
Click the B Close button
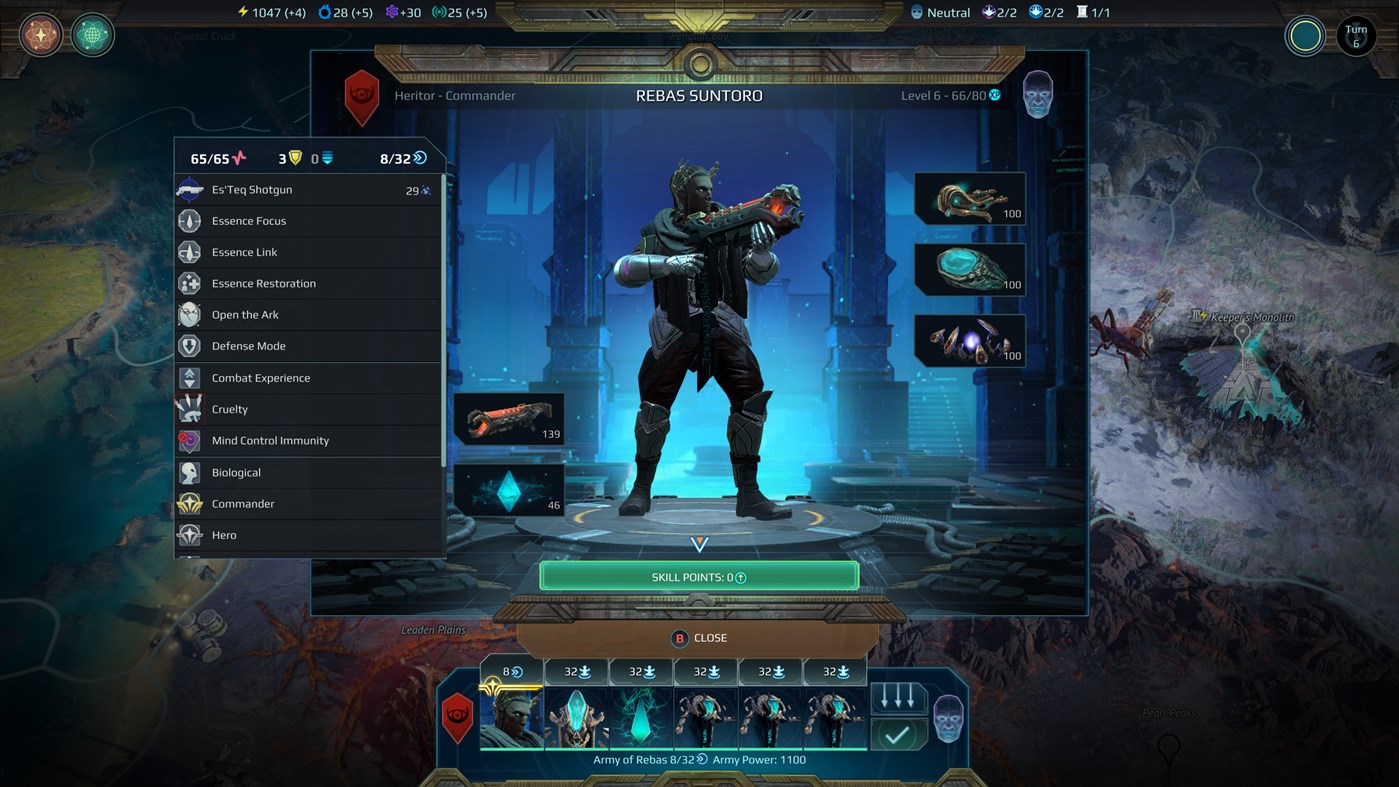point(699,637)
